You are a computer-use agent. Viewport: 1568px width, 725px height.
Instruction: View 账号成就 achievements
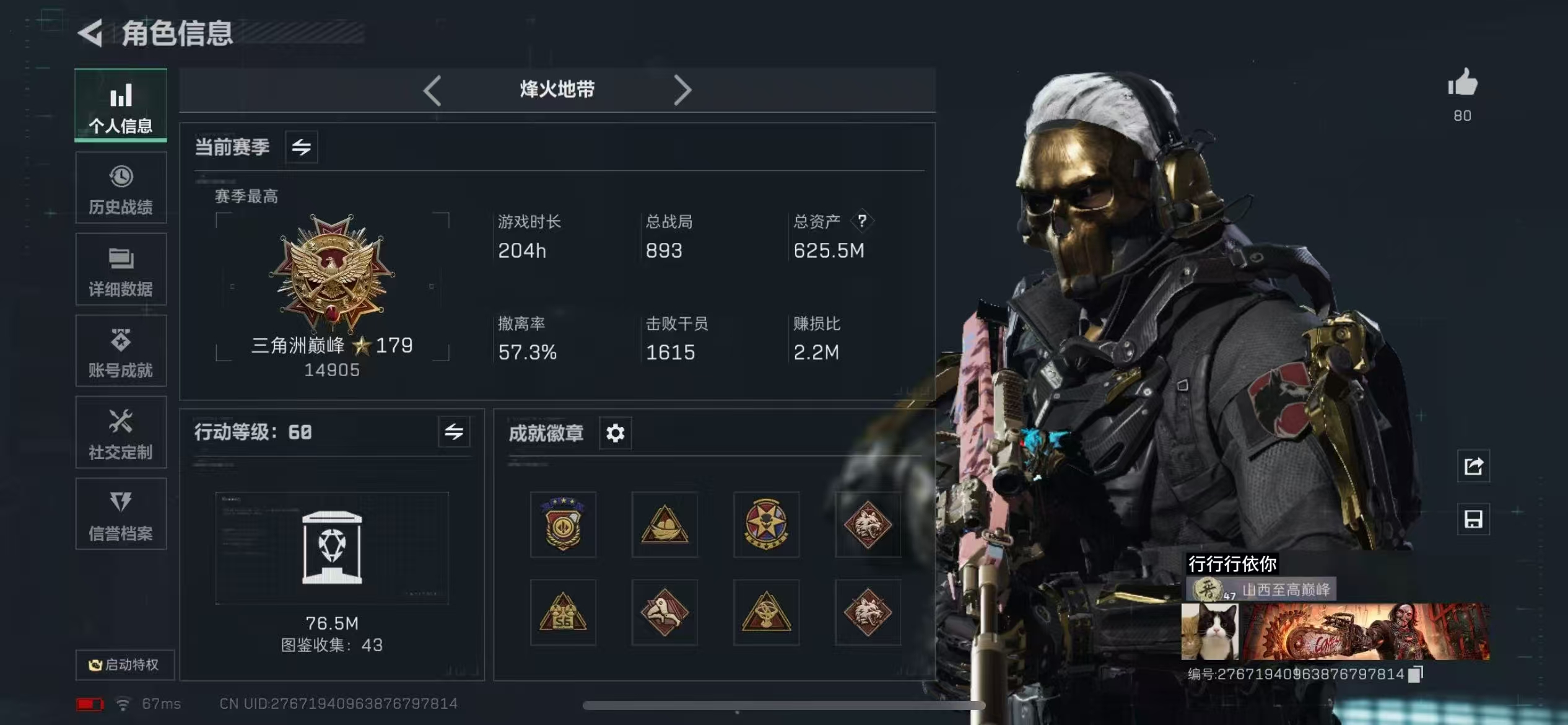tap(121, 351)
